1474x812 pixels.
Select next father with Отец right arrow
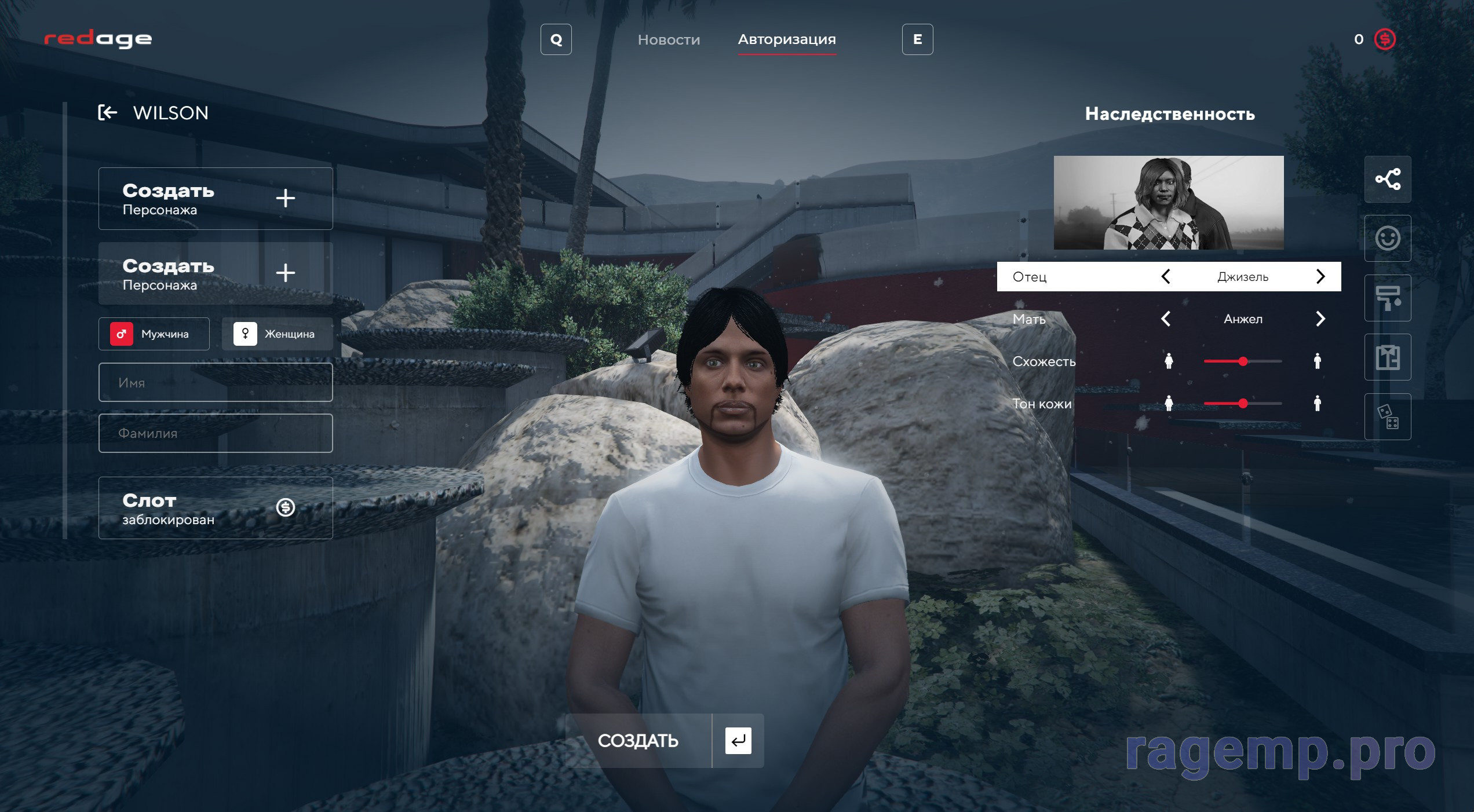click(x=1320, y=276)
